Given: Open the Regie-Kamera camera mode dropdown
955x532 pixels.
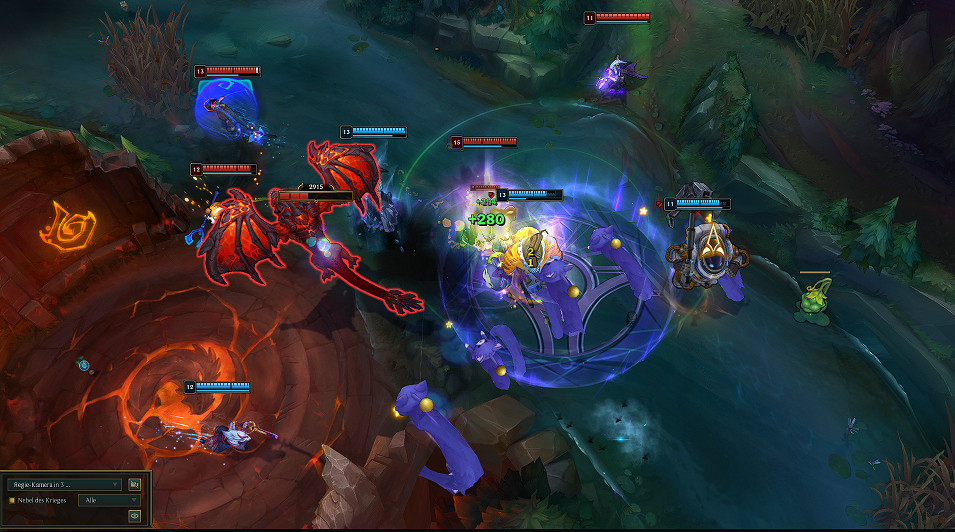Looking at the screenshot, I should (x=64, y=484).
